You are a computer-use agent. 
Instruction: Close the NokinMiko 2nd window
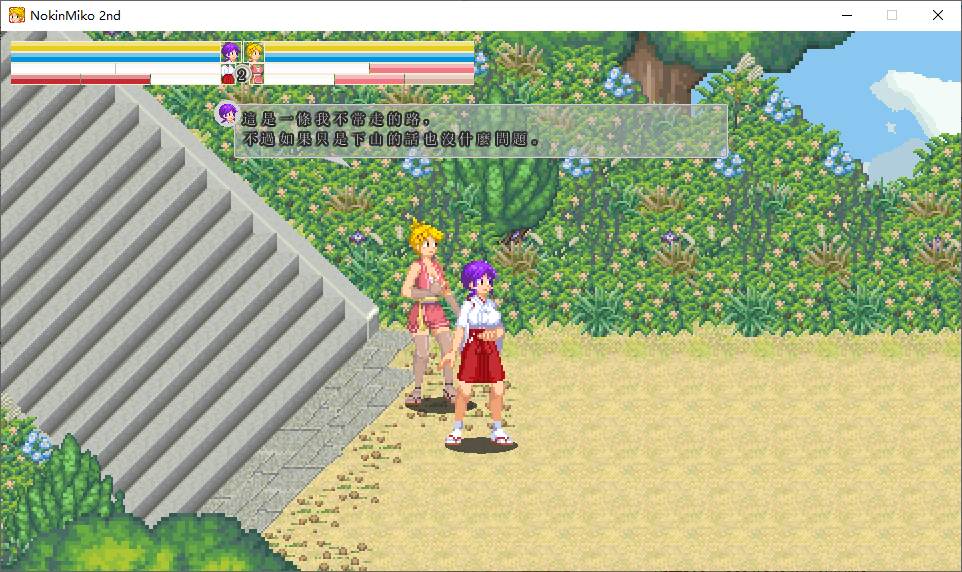click(x=938, y=15)
